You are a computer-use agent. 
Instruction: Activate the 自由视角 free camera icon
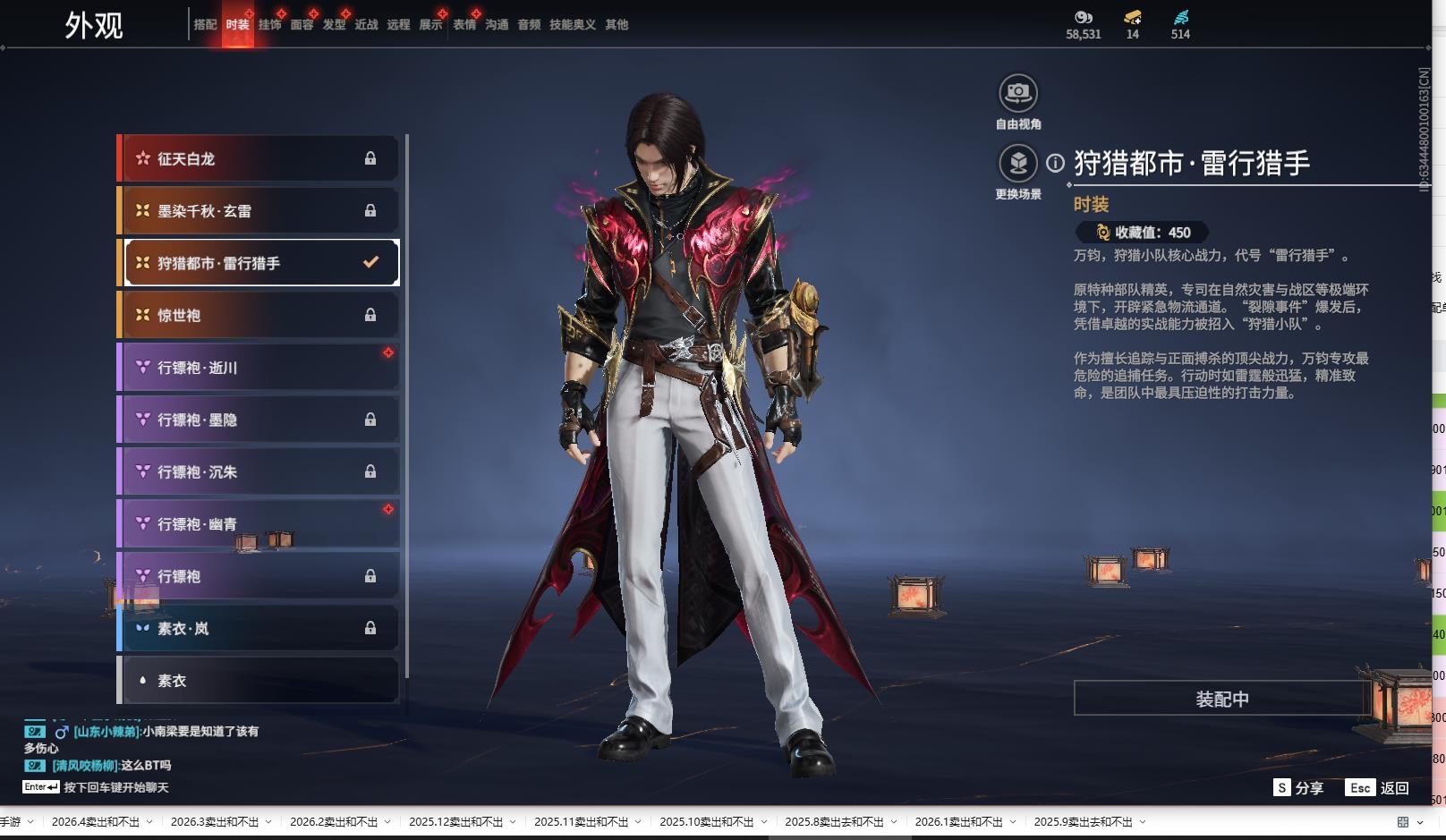1017,93
